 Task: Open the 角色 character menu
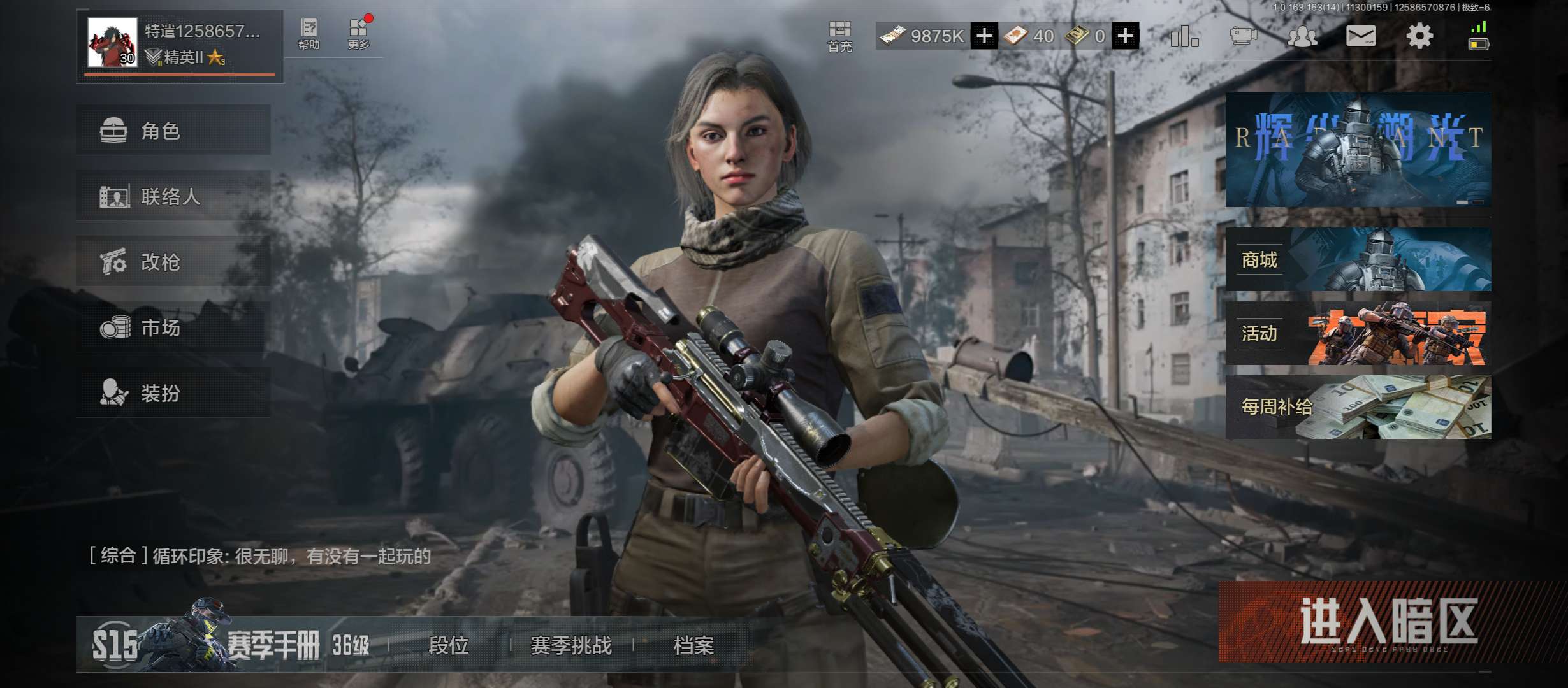point(173,131)
